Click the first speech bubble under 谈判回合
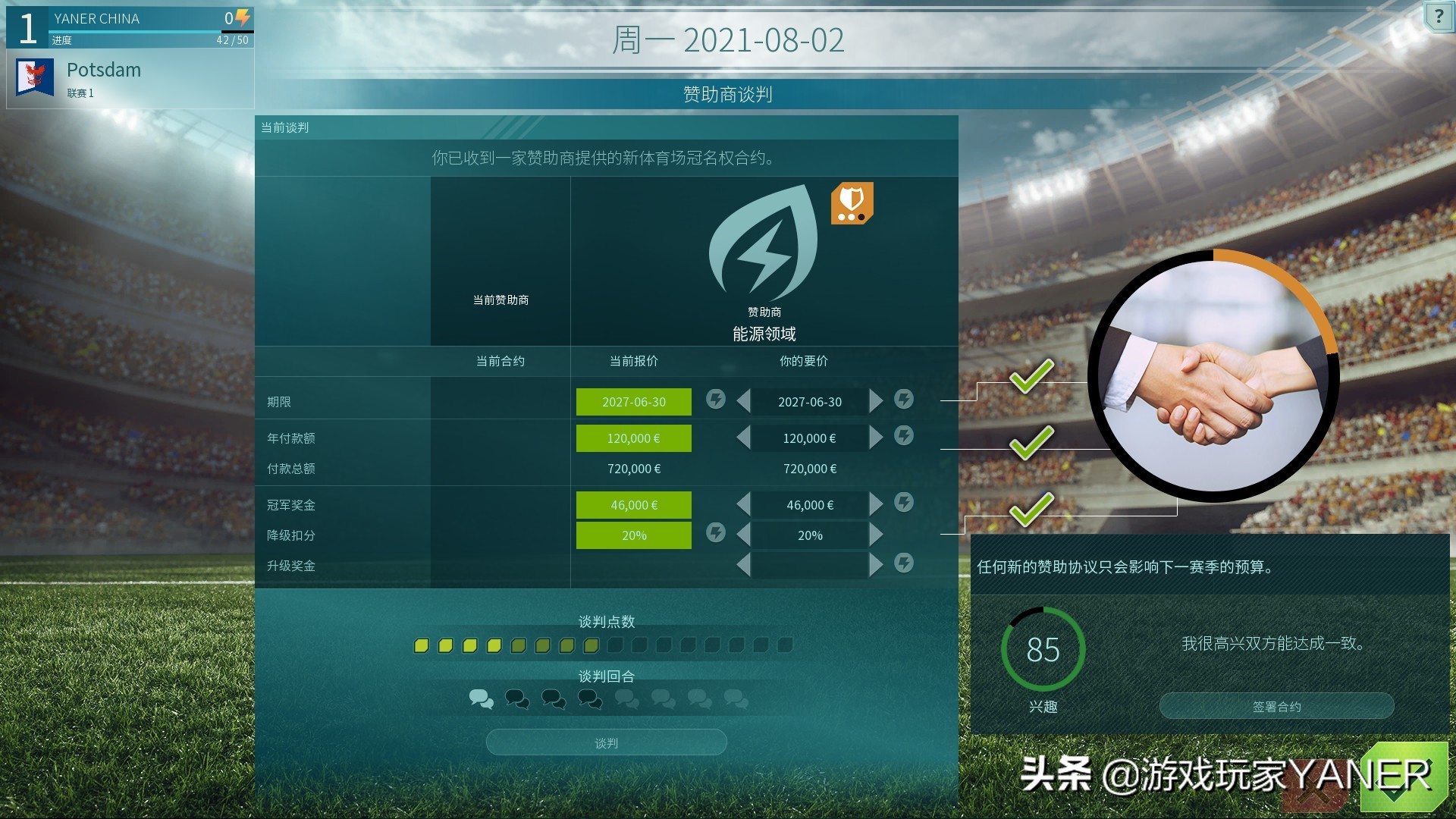The width and height of the screenshot is (1456, 819). (482, 700)
